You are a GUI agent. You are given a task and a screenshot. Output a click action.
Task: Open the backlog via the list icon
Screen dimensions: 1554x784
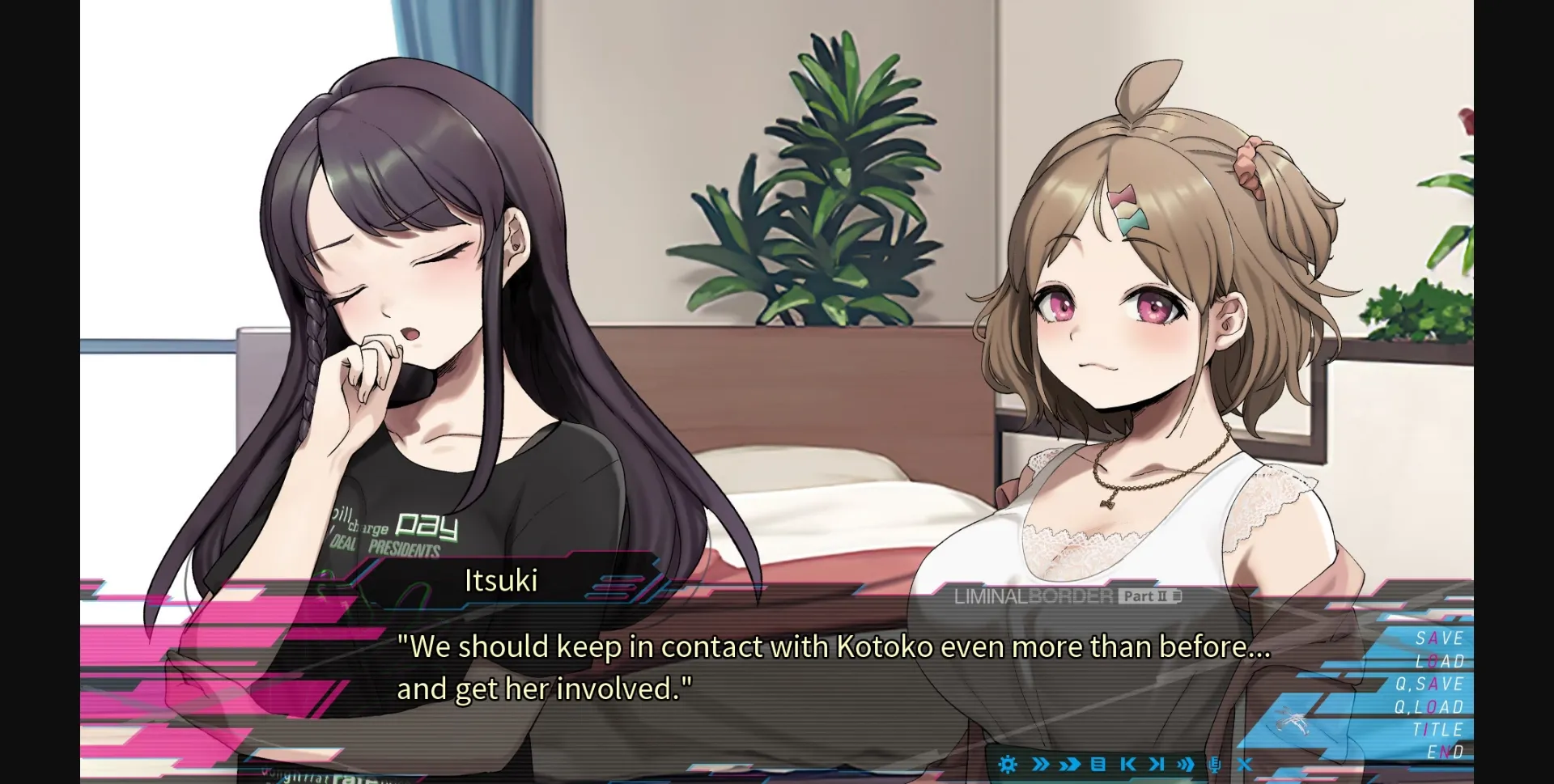tap(1098, 764)
